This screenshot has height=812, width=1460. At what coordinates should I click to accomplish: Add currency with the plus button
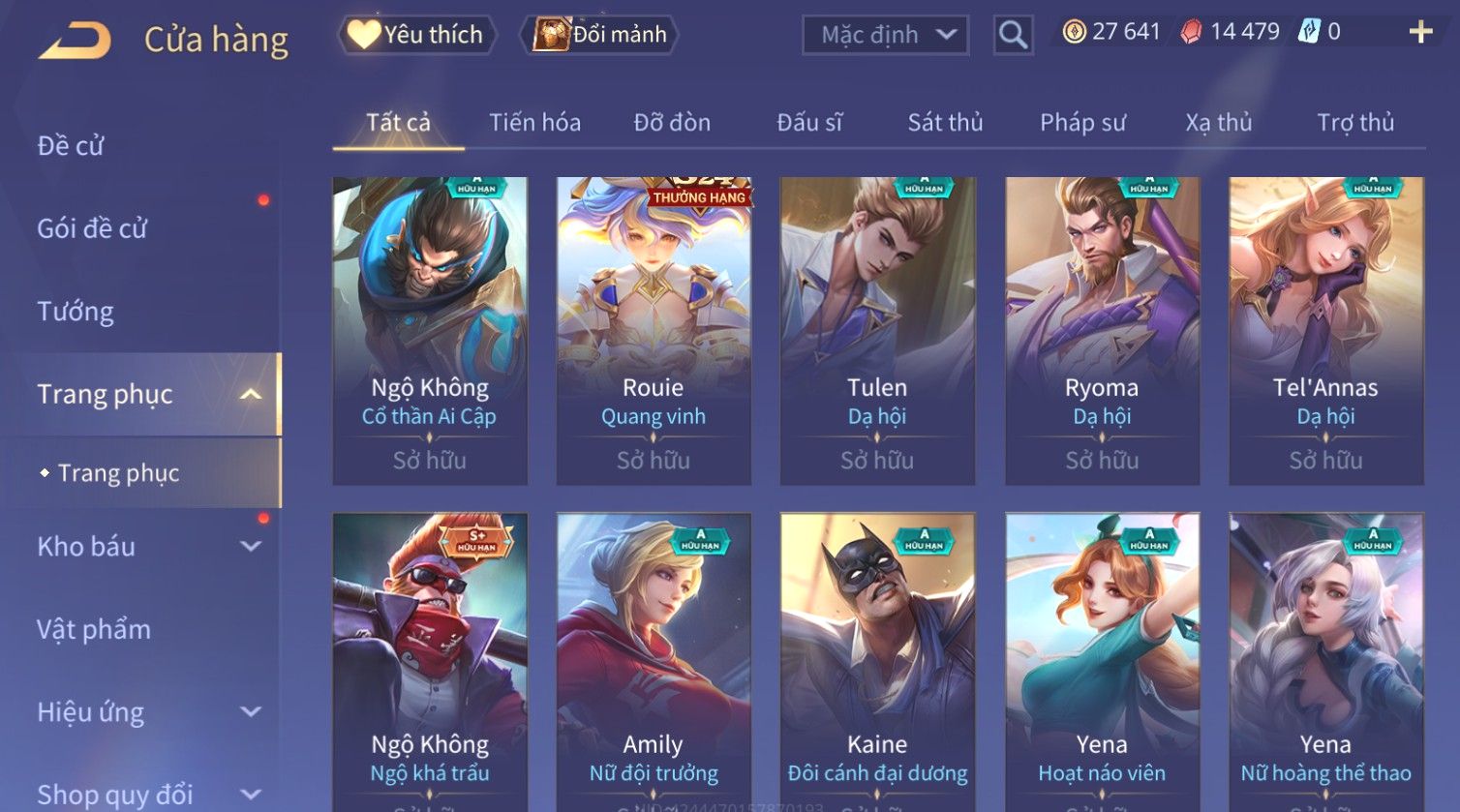(x=1419, y=33)
